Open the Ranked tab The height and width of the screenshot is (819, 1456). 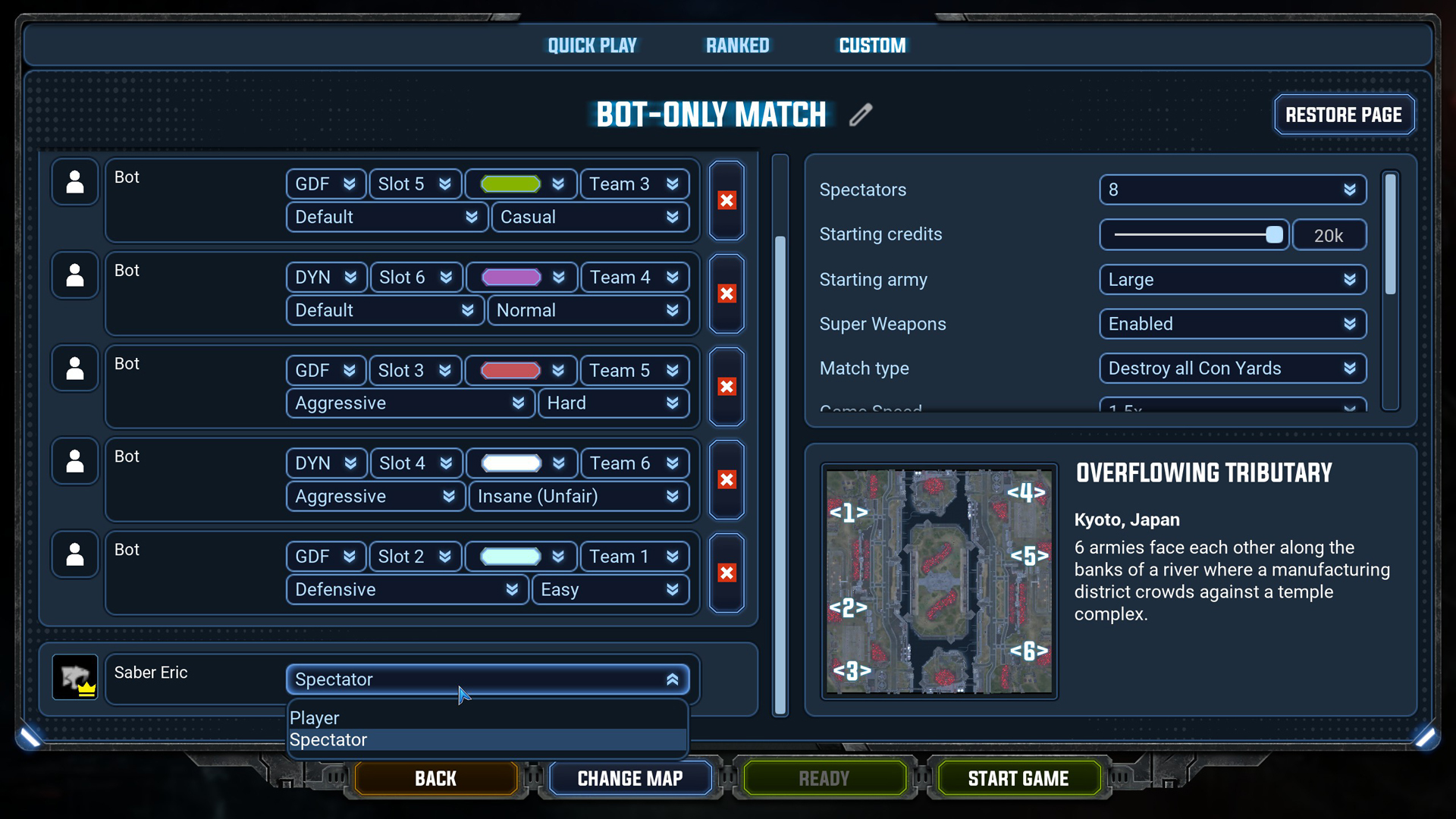737,45
